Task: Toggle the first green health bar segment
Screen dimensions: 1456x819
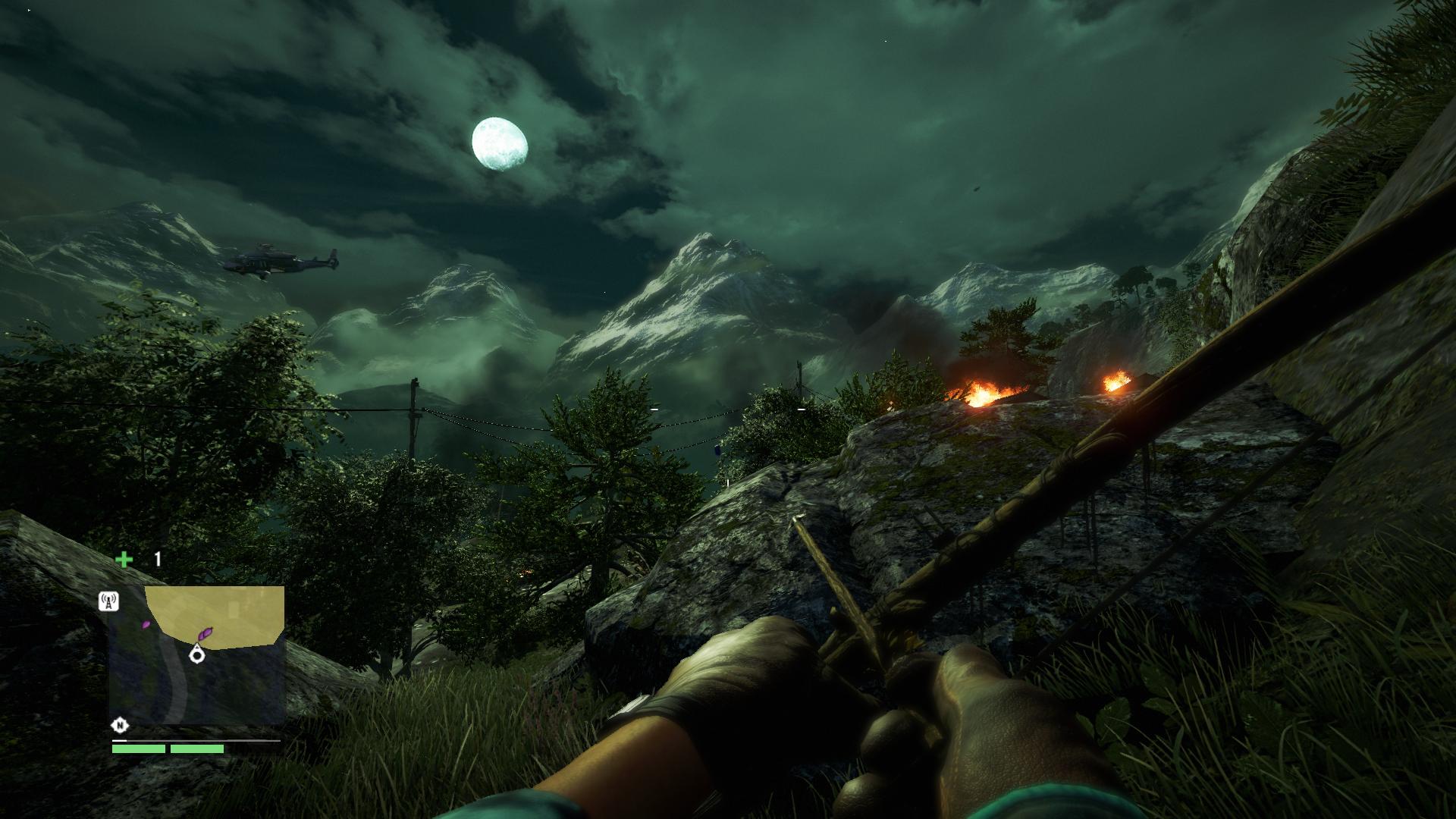Action: point(138,749)
